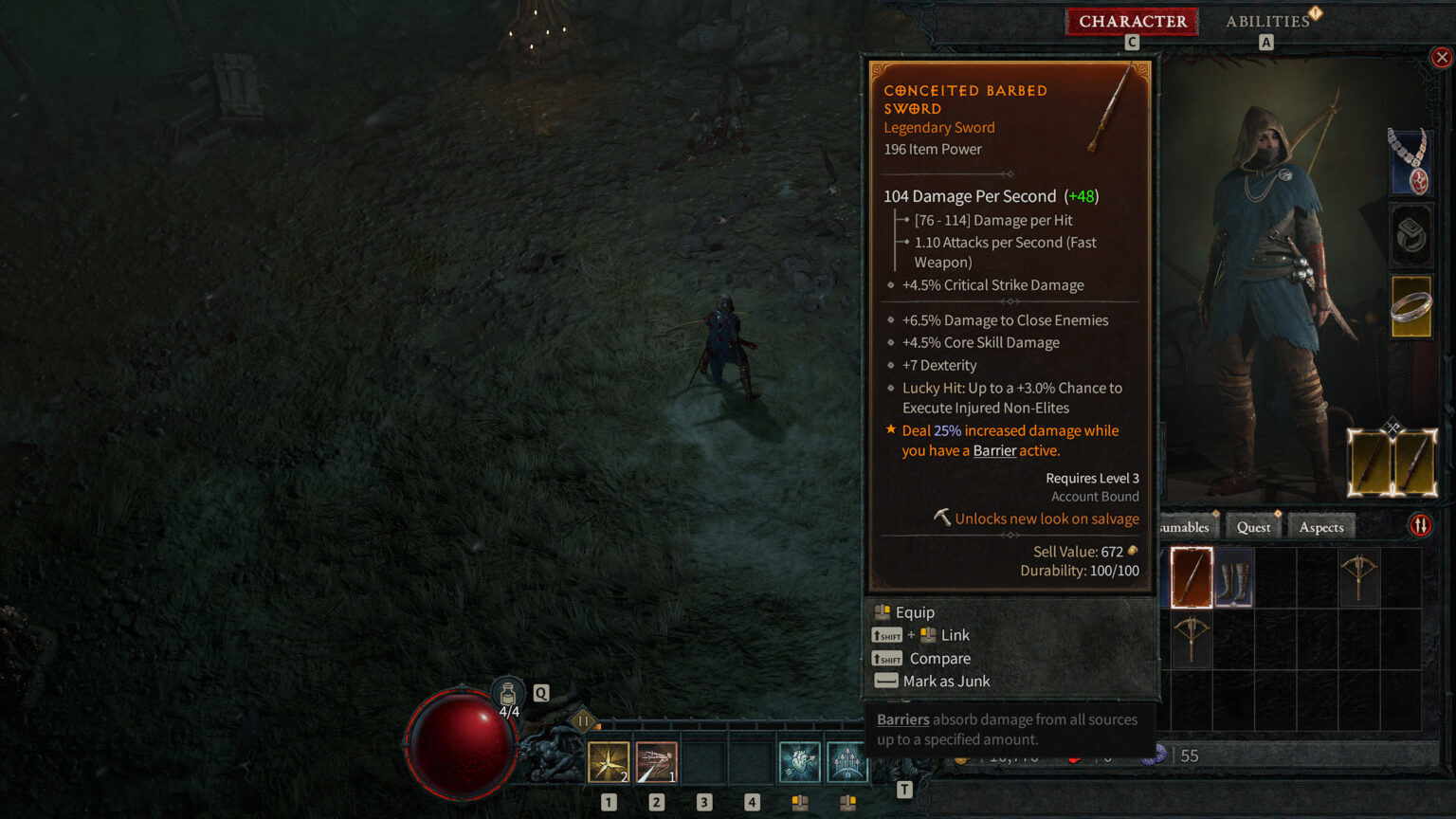Click the crossbow skill icon in slot 2
Viewport: 1456px width, 819px height.
coord(655,761)
